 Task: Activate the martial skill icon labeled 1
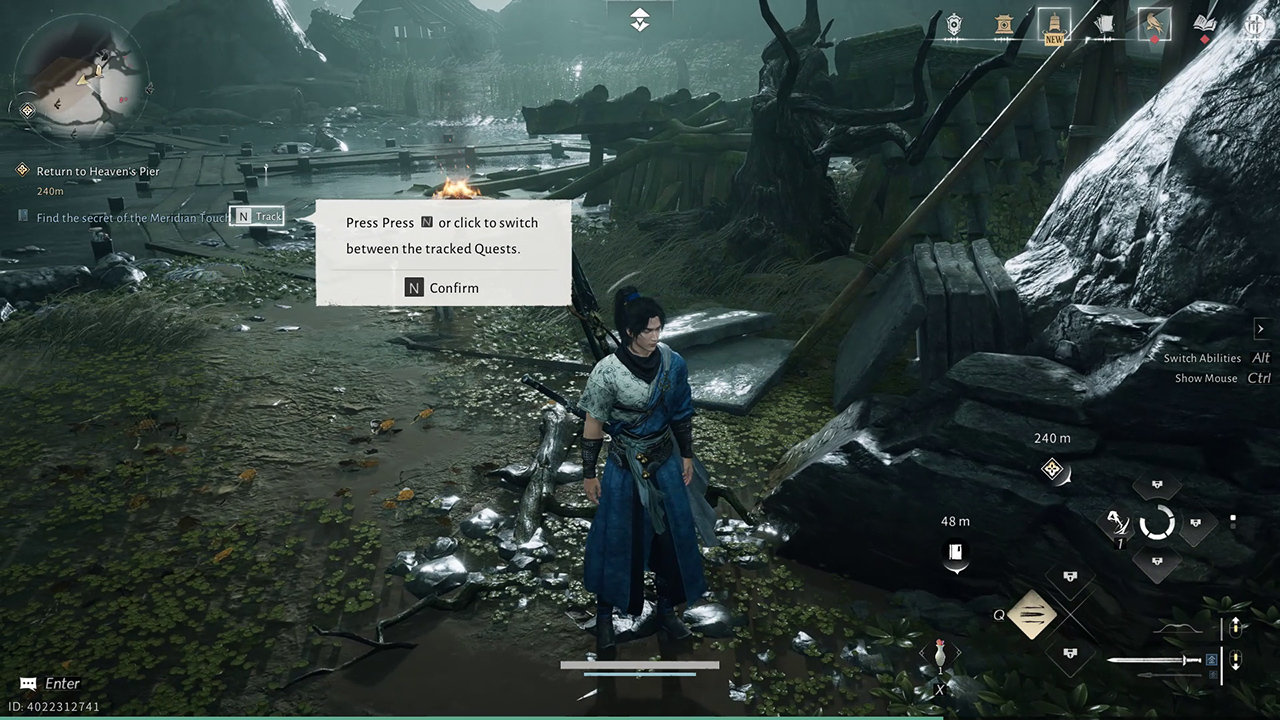pyautogui.click(x=1115, y=522)
